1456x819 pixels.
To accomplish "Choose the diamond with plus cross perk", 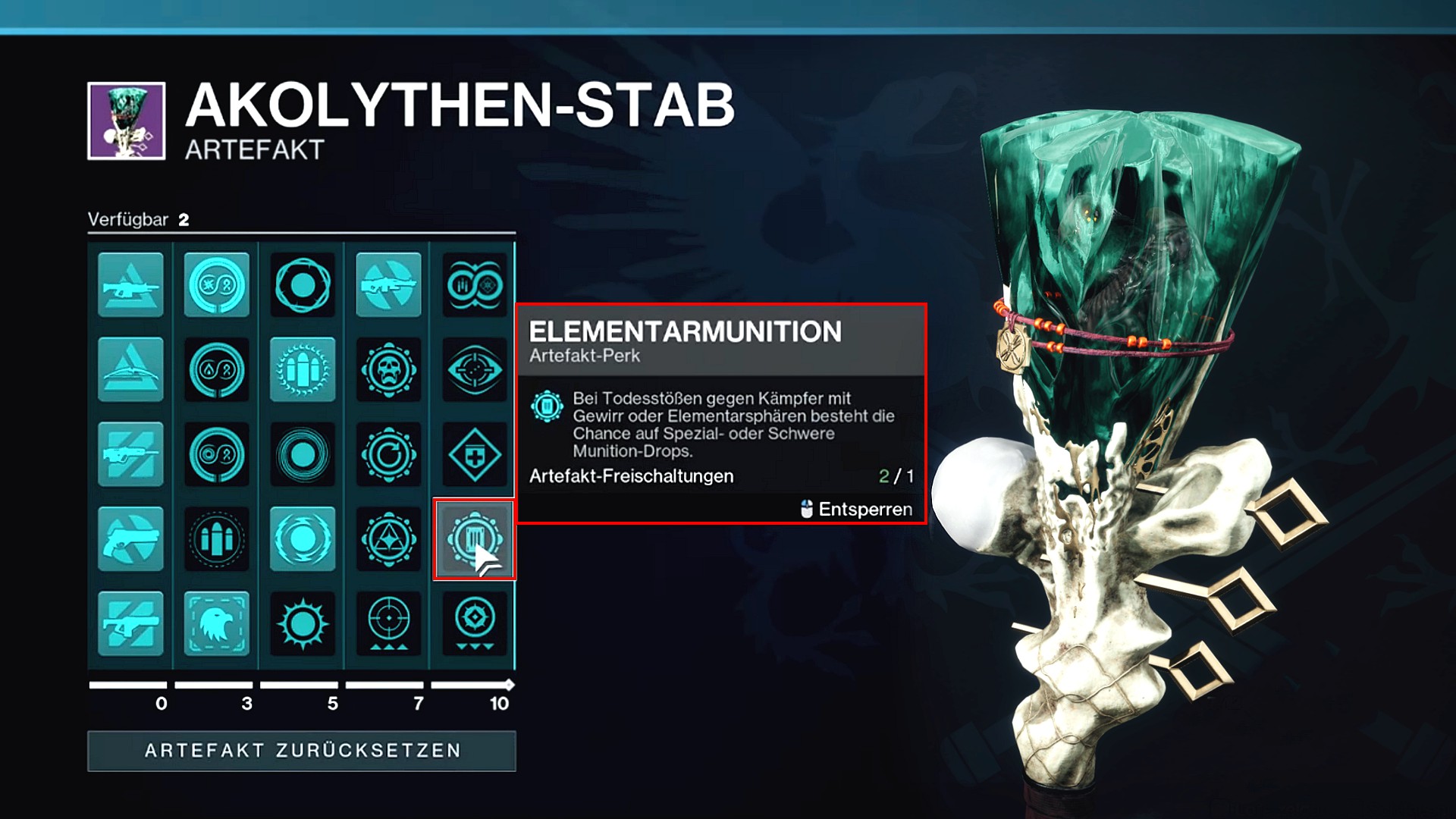I will pos(474,455).
